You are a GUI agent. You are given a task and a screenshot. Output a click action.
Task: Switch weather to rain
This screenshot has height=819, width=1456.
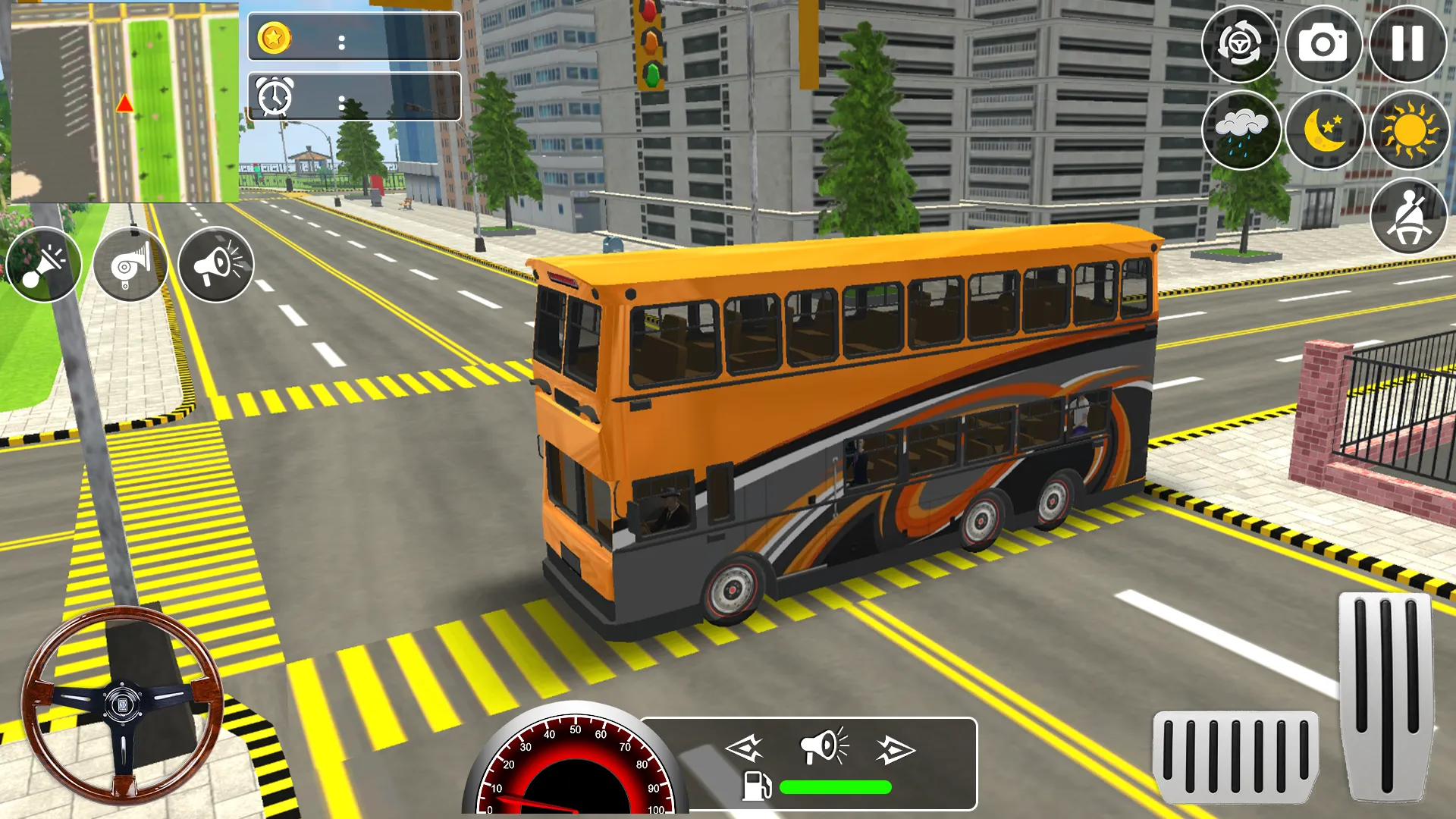1241,130
